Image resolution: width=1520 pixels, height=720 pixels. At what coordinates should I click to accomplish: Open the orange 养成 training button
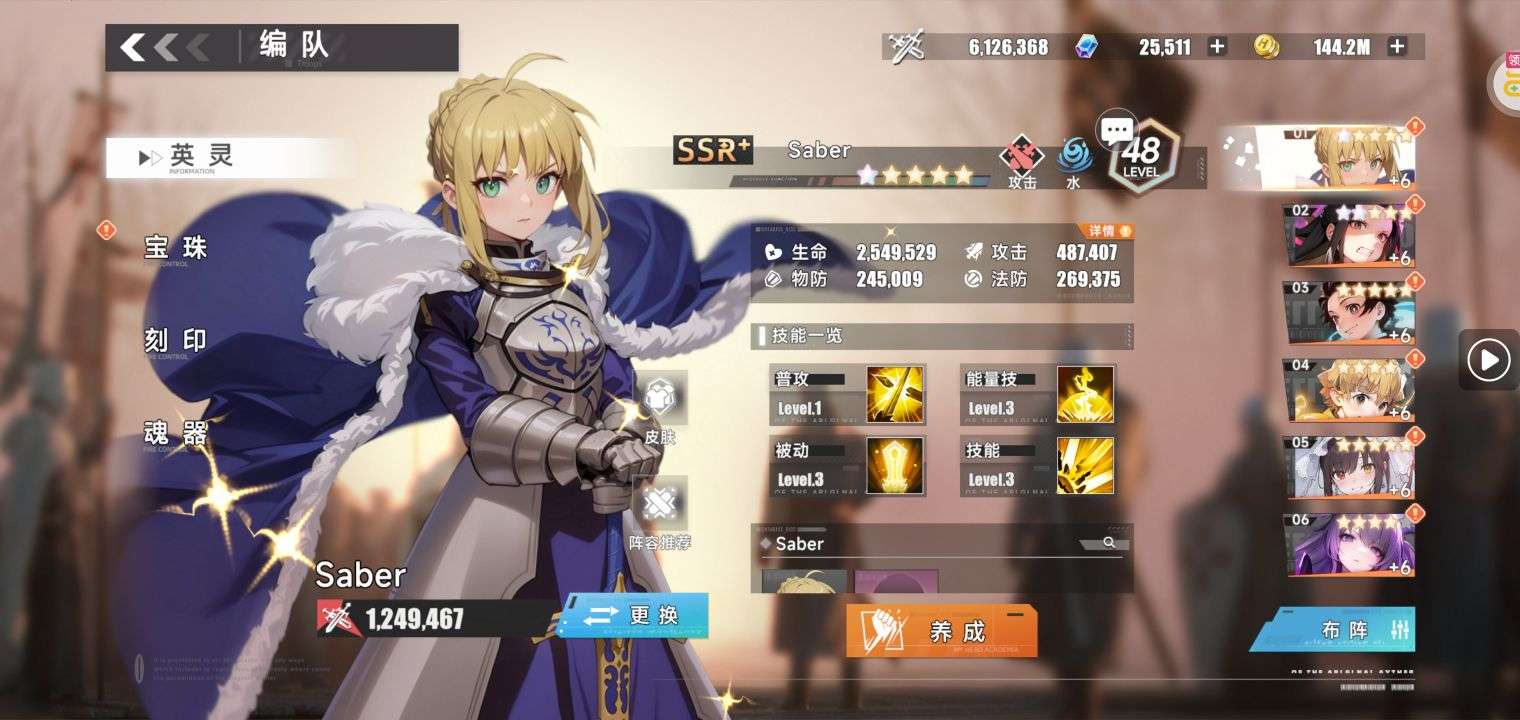tap(940, 631)
